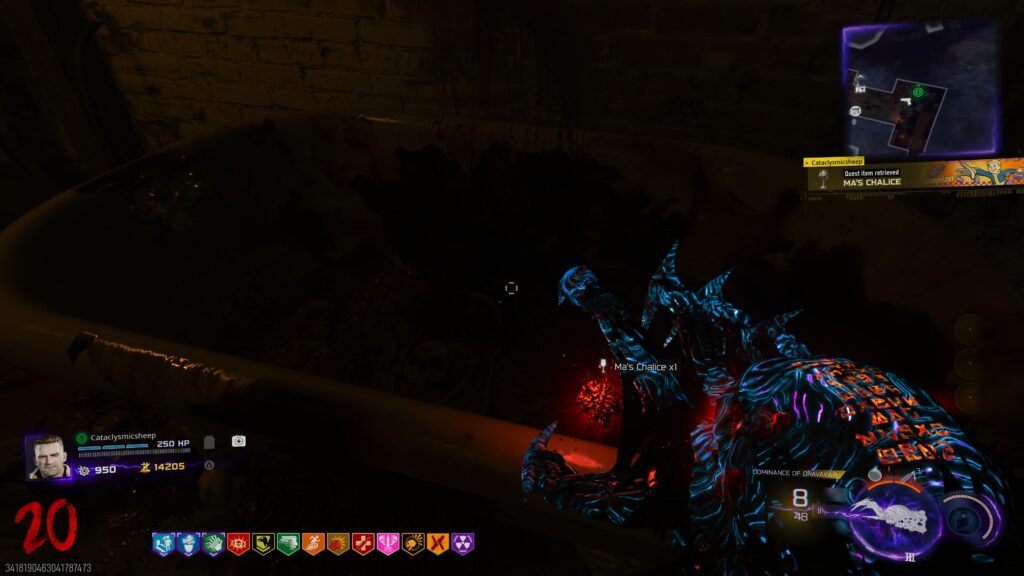Click the purple radiation nuke perk icon
Image resolution: width=1024 pixels, height=576 pixels.
463,543
